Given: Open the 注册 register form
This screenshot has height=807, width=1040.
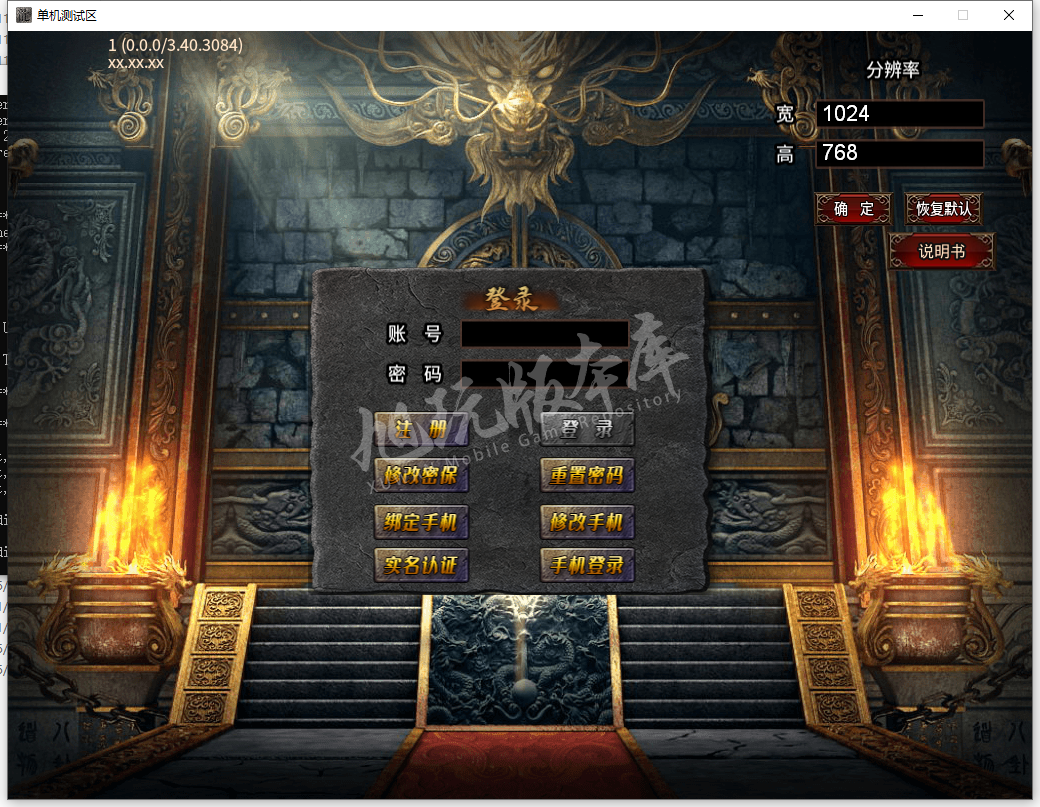Looking at the screenshot, I should (421, 429).
